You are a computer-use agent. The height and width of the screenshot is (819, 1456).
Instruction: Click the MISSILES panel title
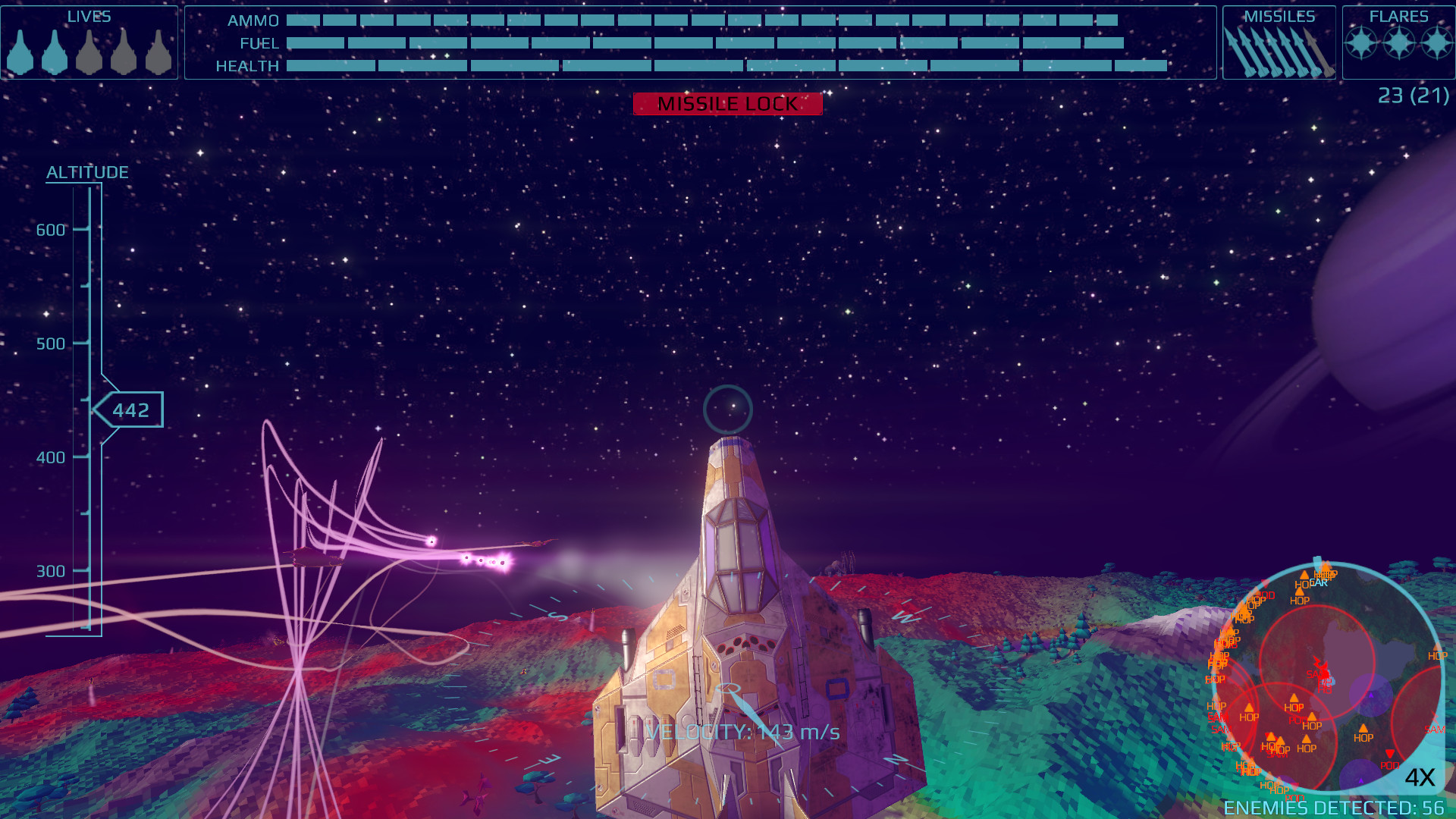pyautogui.click(x=1280, y=16)
